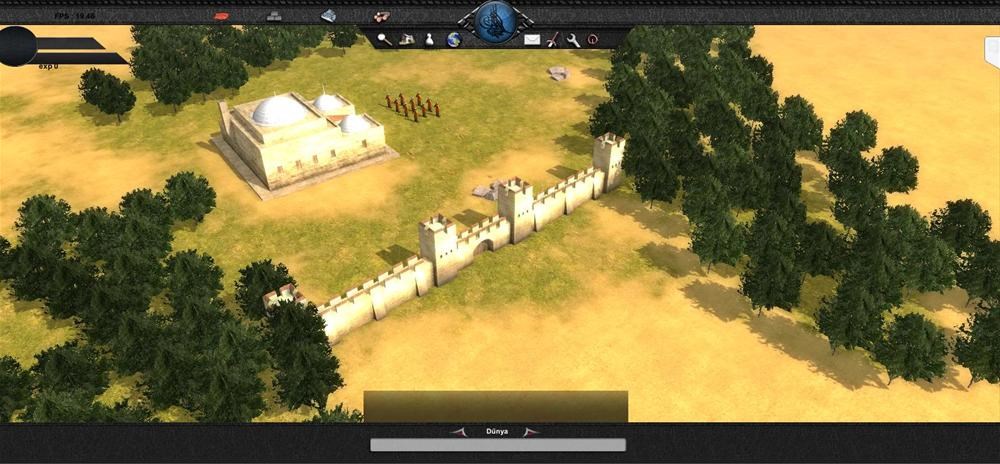Open the sword battle menu
Viewport: 1000px width, 464px height.
[x=552, y=39]
